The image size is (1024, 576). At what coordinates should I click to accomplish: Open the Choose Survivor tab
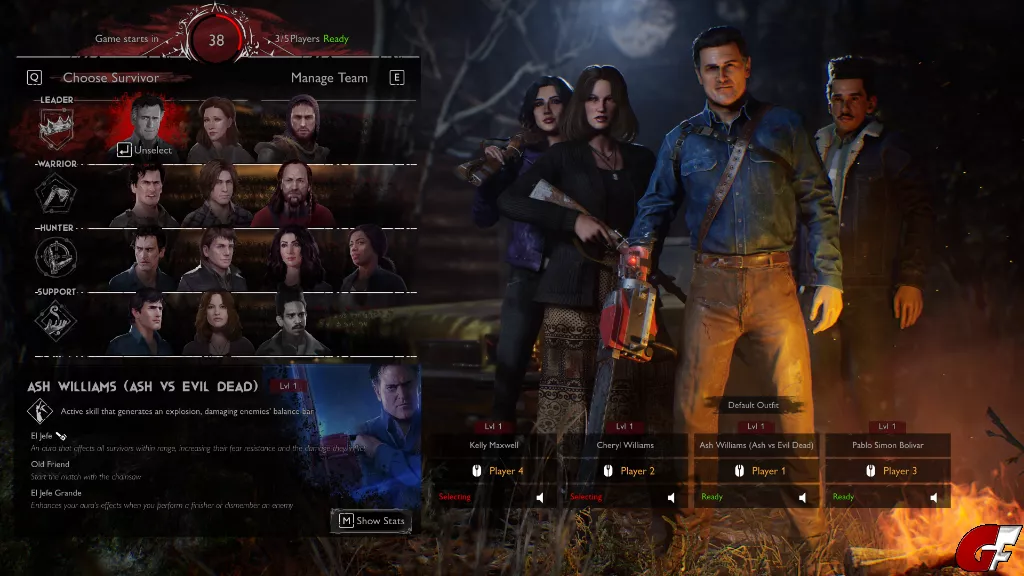point(110,78)
